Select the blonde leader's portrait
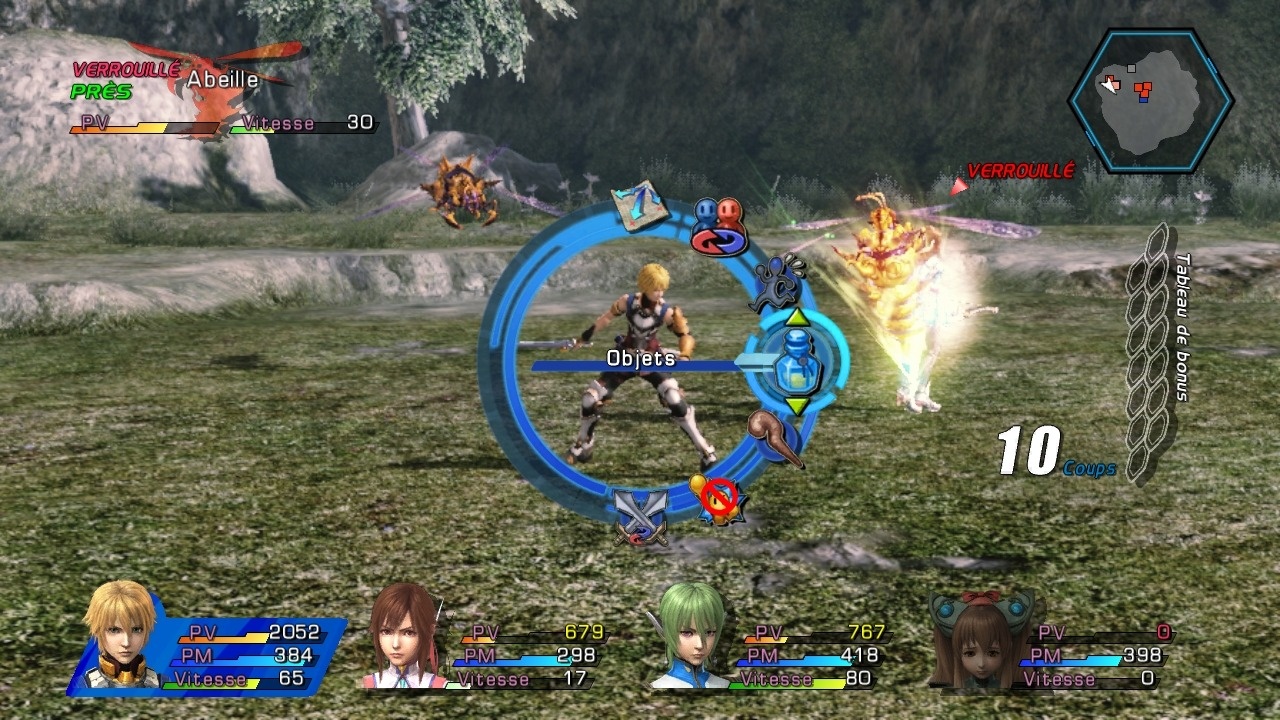1280x720 pixels. tap(121, 636)
